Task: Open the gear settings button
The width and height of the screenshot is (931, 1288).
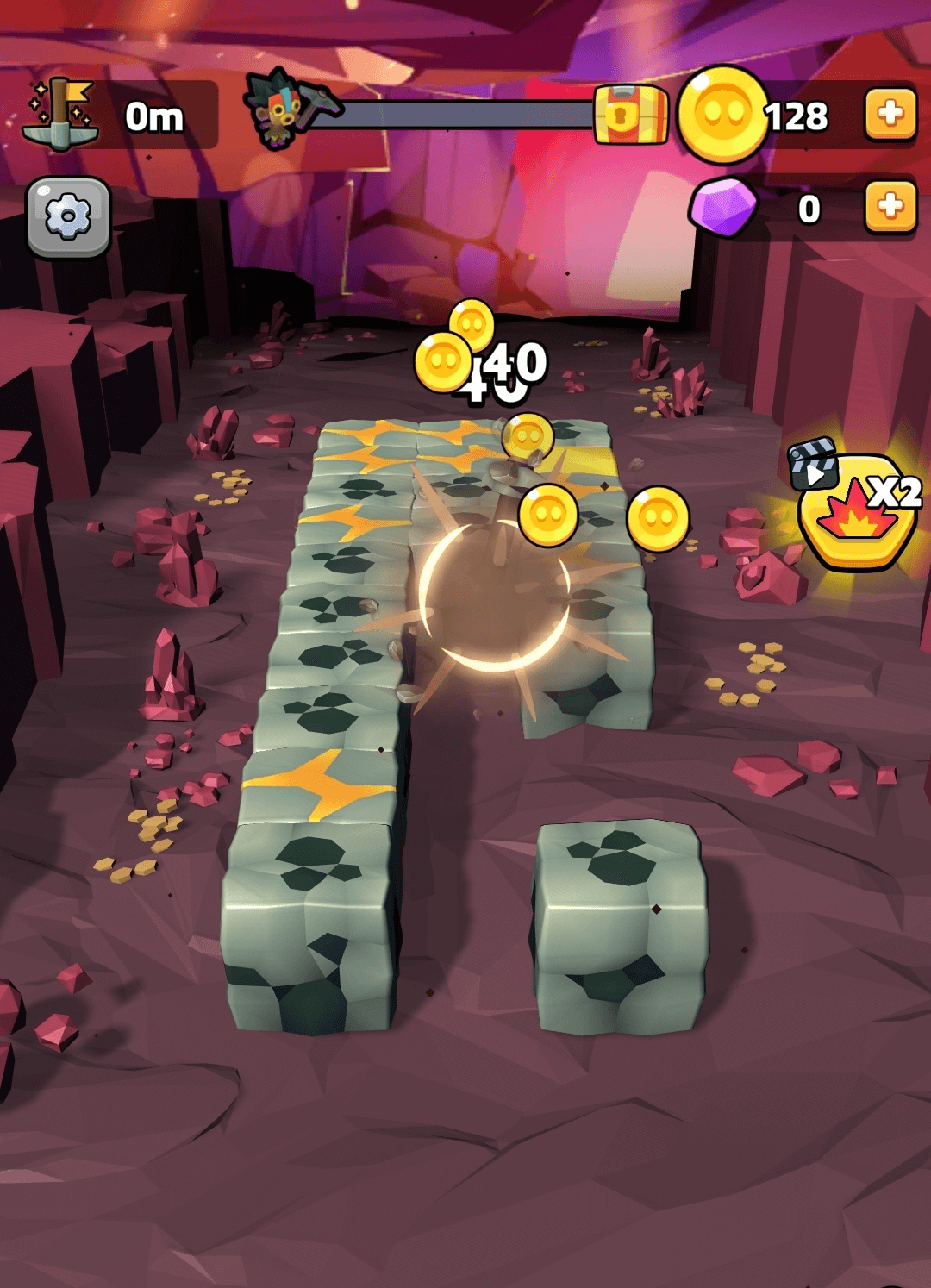Action: (68, 216)
